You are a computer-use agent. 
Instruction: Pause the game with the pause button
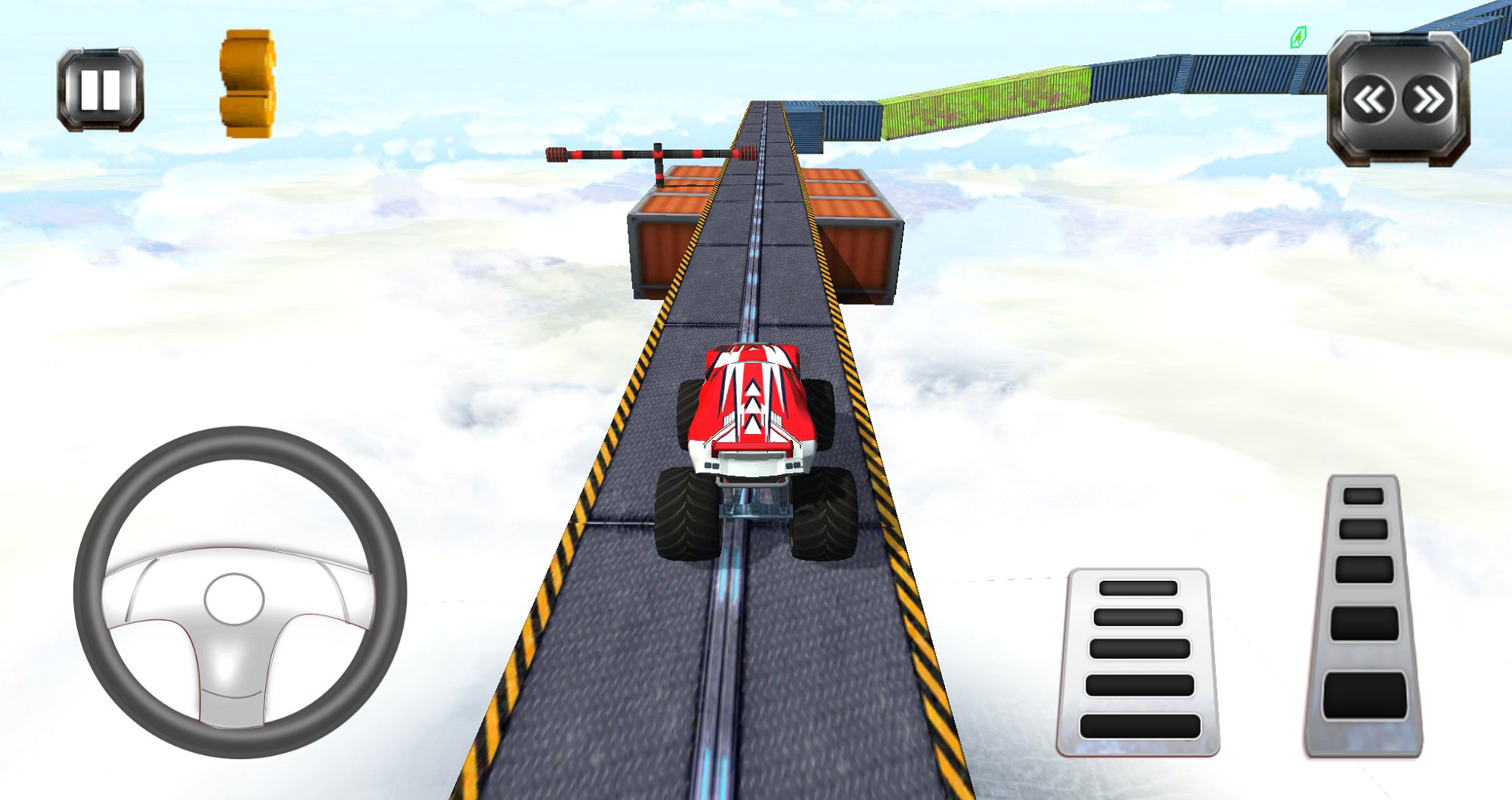click(x=101, y=90)
